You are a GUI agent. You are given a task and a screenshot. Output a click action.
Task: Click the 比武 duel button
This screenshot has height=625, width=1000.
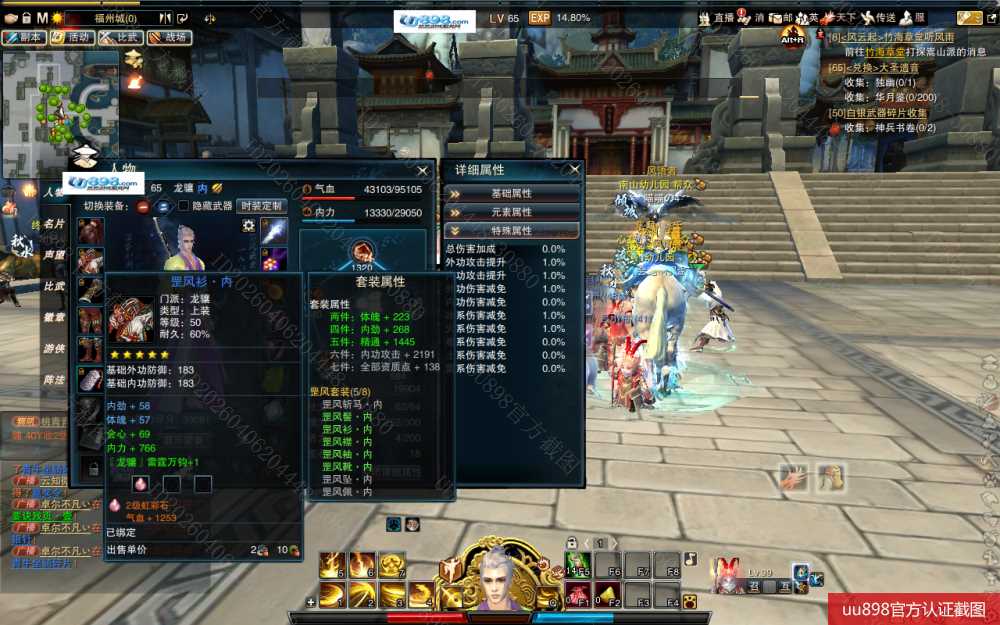tap(121, 37)
